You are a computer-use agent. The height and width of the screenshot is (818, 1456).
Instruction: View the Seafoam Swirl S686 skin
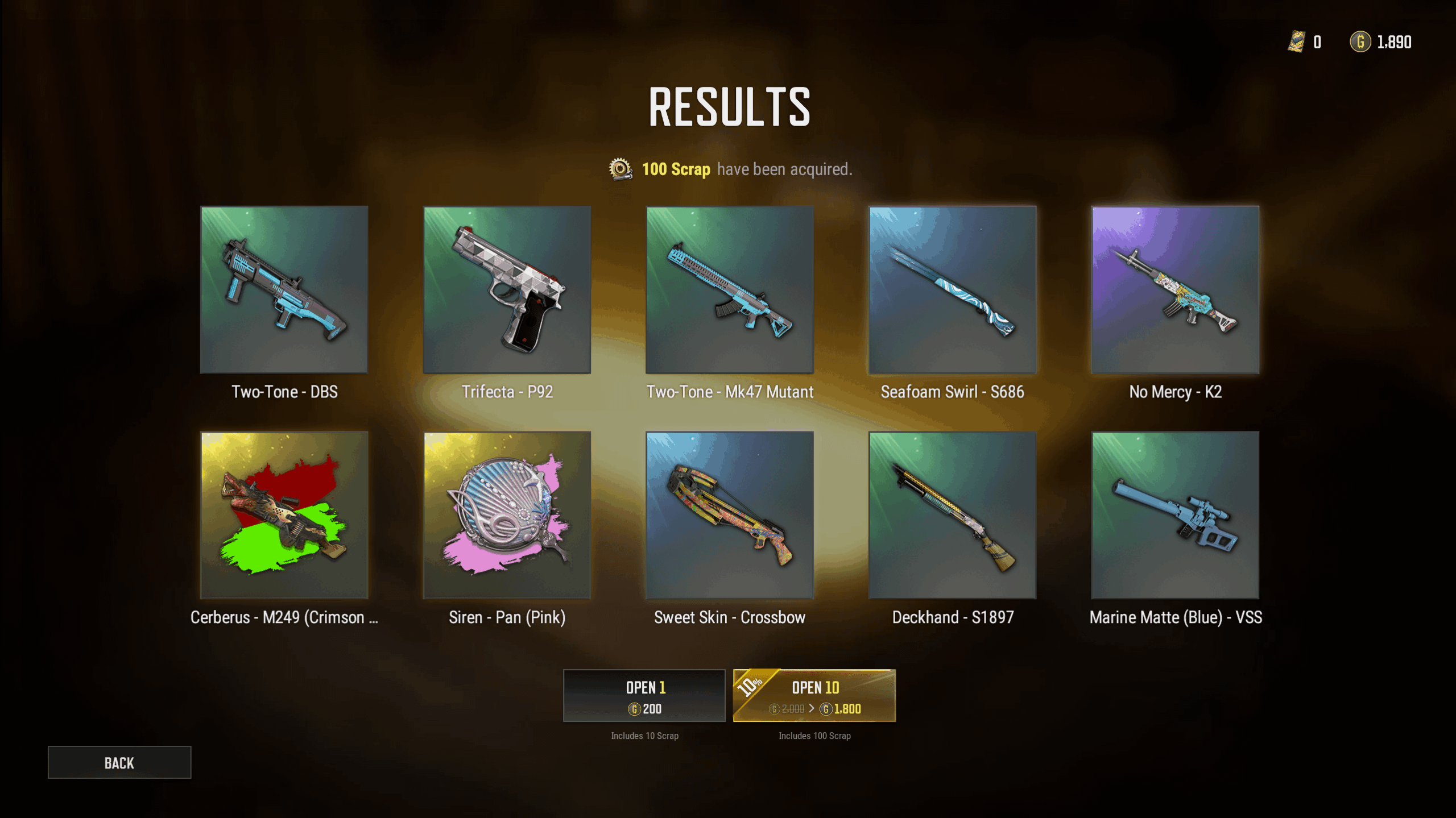tap(953, 290)
